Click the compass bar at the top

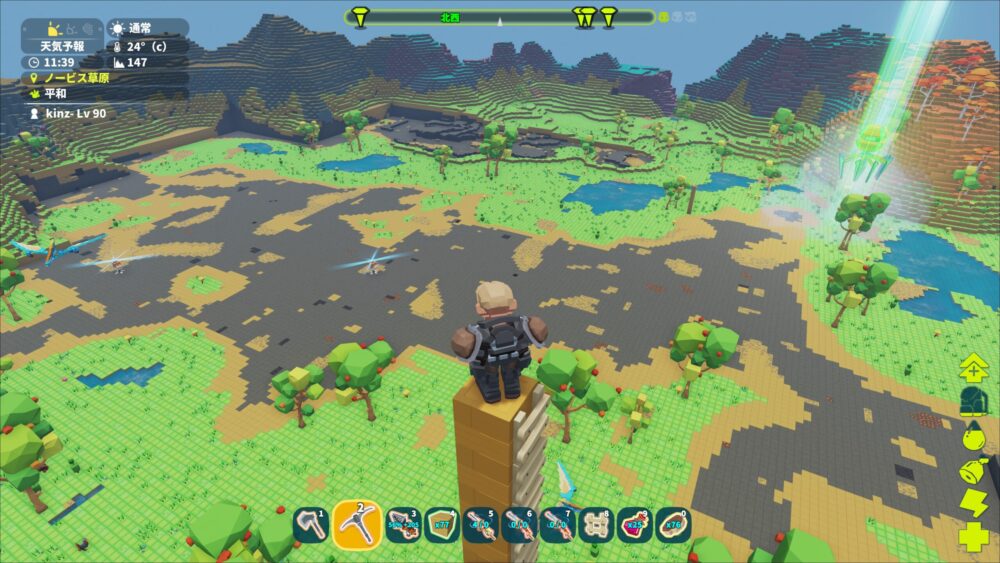tap(500, 17)
